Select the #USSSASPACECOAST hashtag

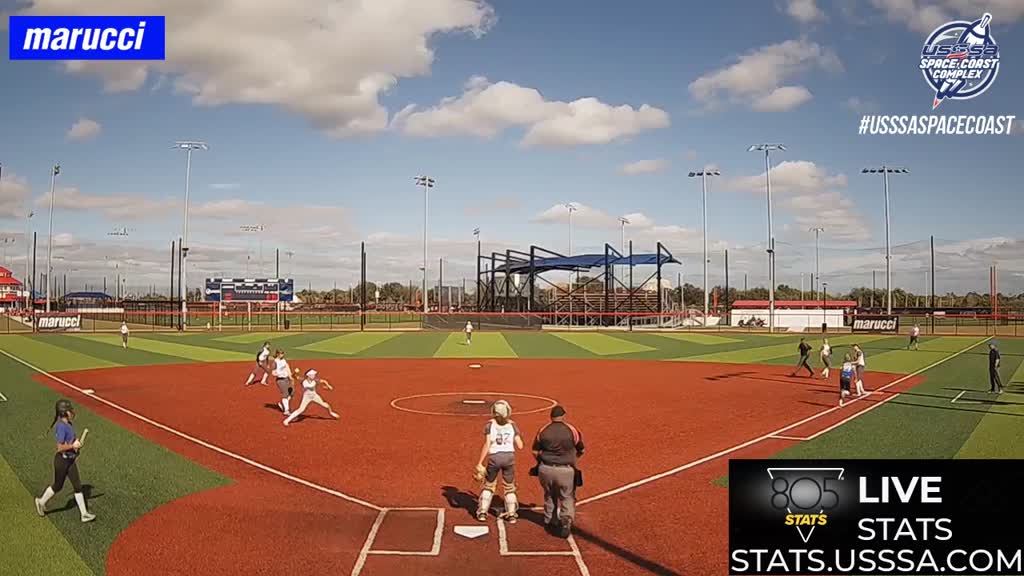click(936, 125)
